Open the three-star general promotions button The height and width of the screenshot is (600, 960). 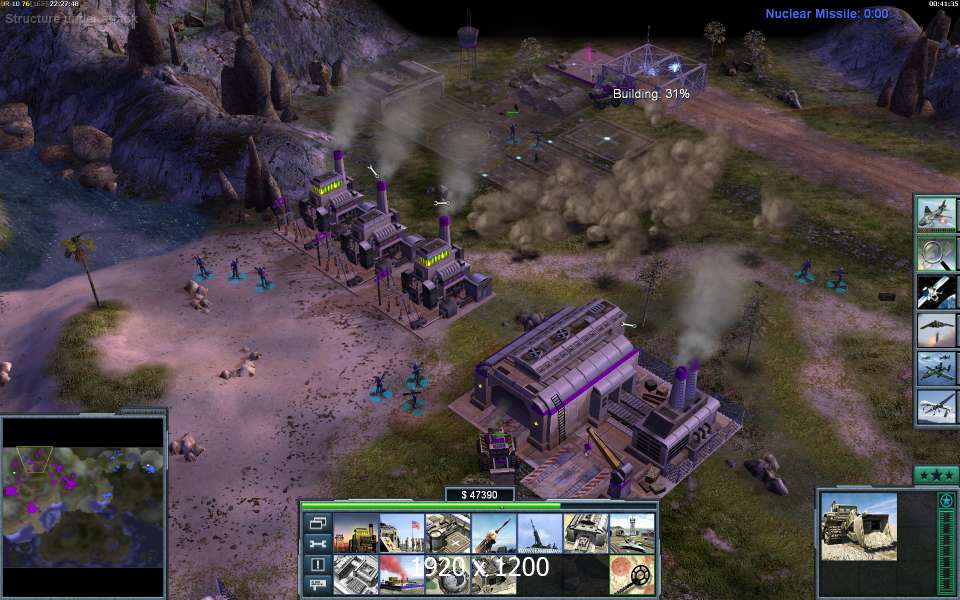(x=936, y=475)
